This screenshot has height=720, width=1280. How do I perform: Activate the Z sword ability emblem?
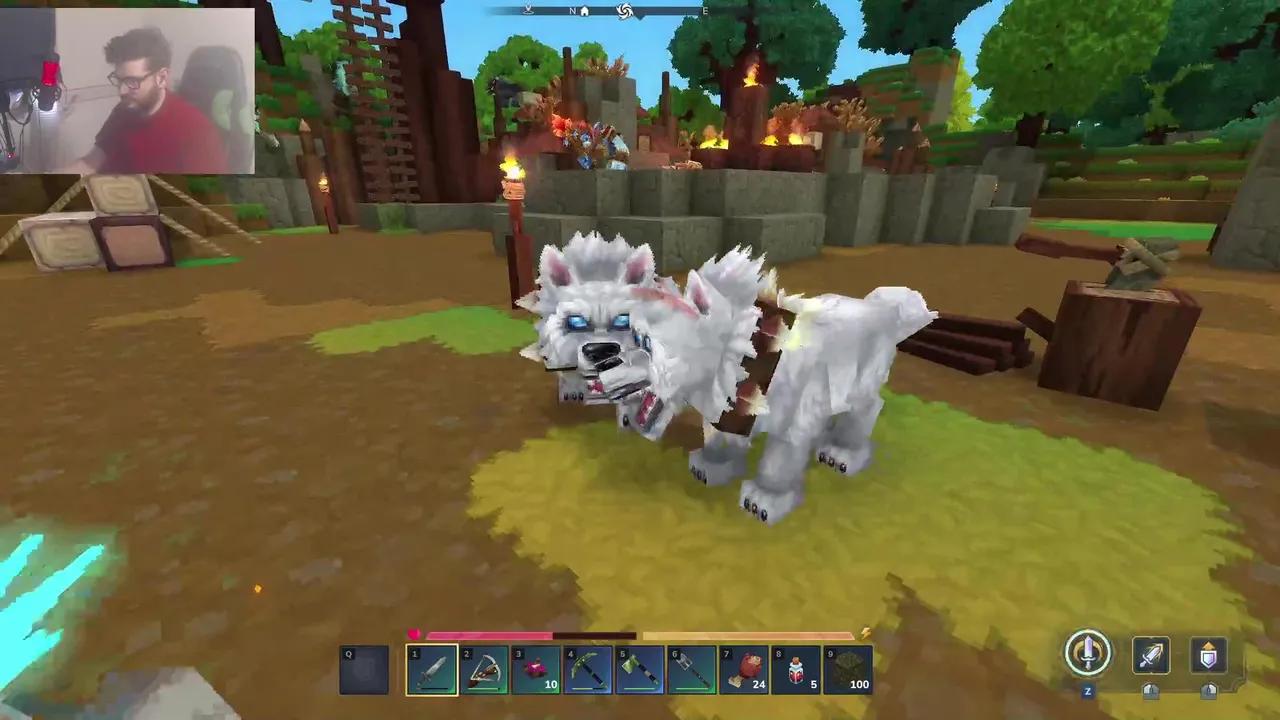tap(1088, 655)
